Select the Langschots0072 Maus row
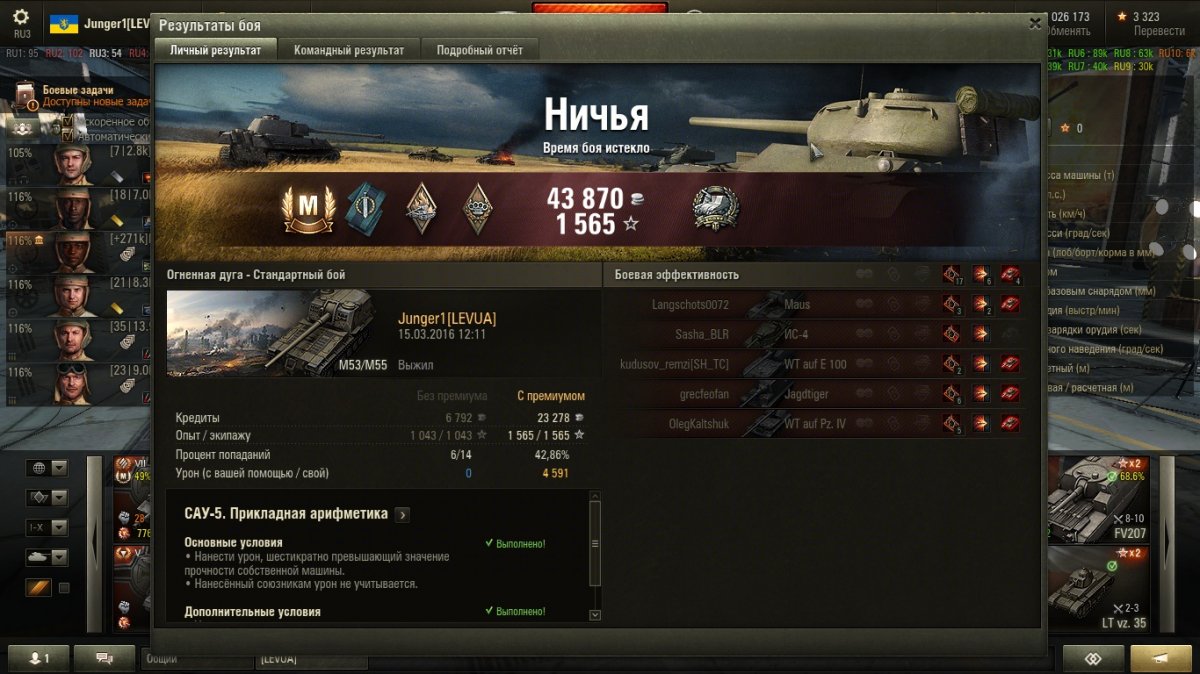 pos(820,304)
